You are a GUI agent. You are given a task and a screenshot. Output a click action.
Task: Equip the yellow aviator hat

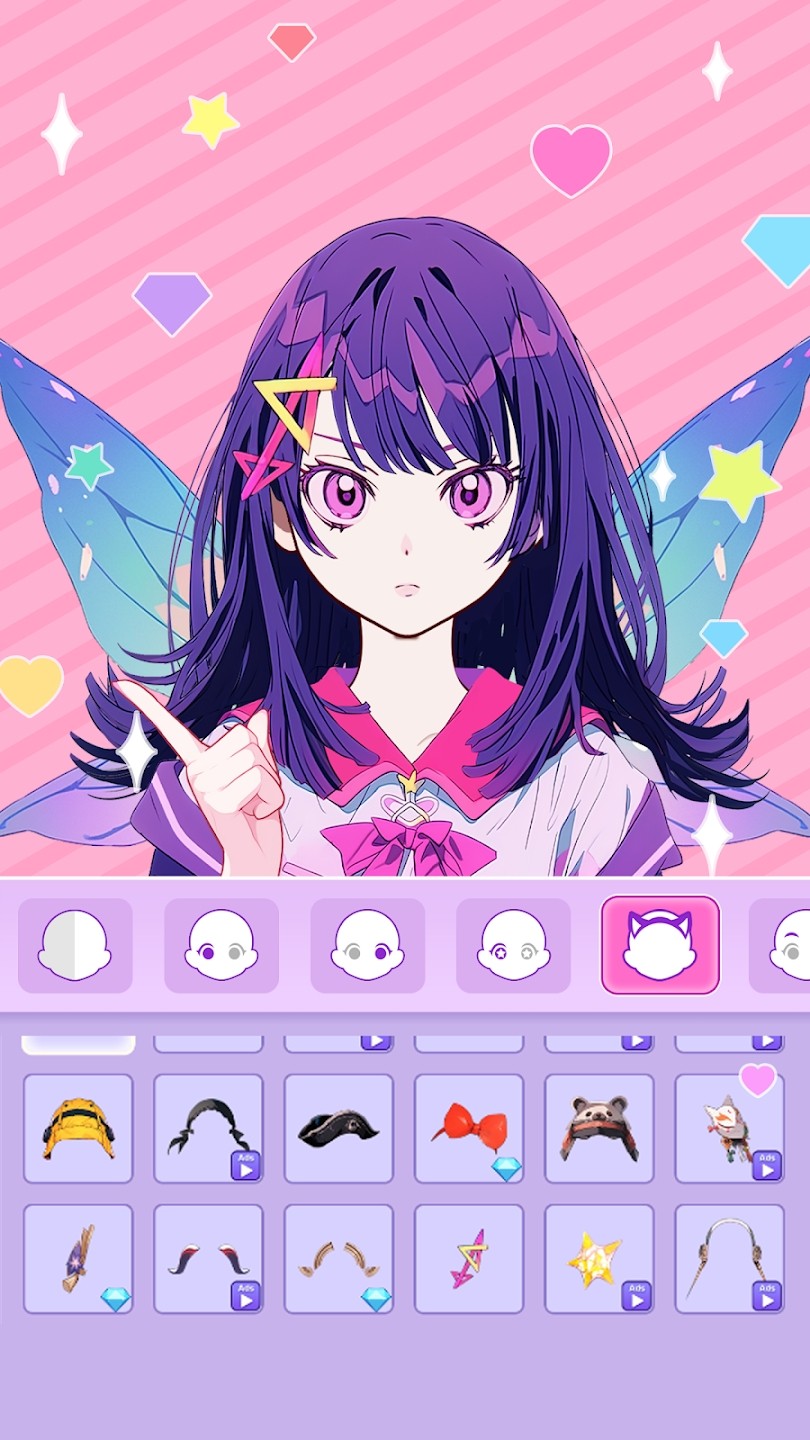[x=78, y=1128]
